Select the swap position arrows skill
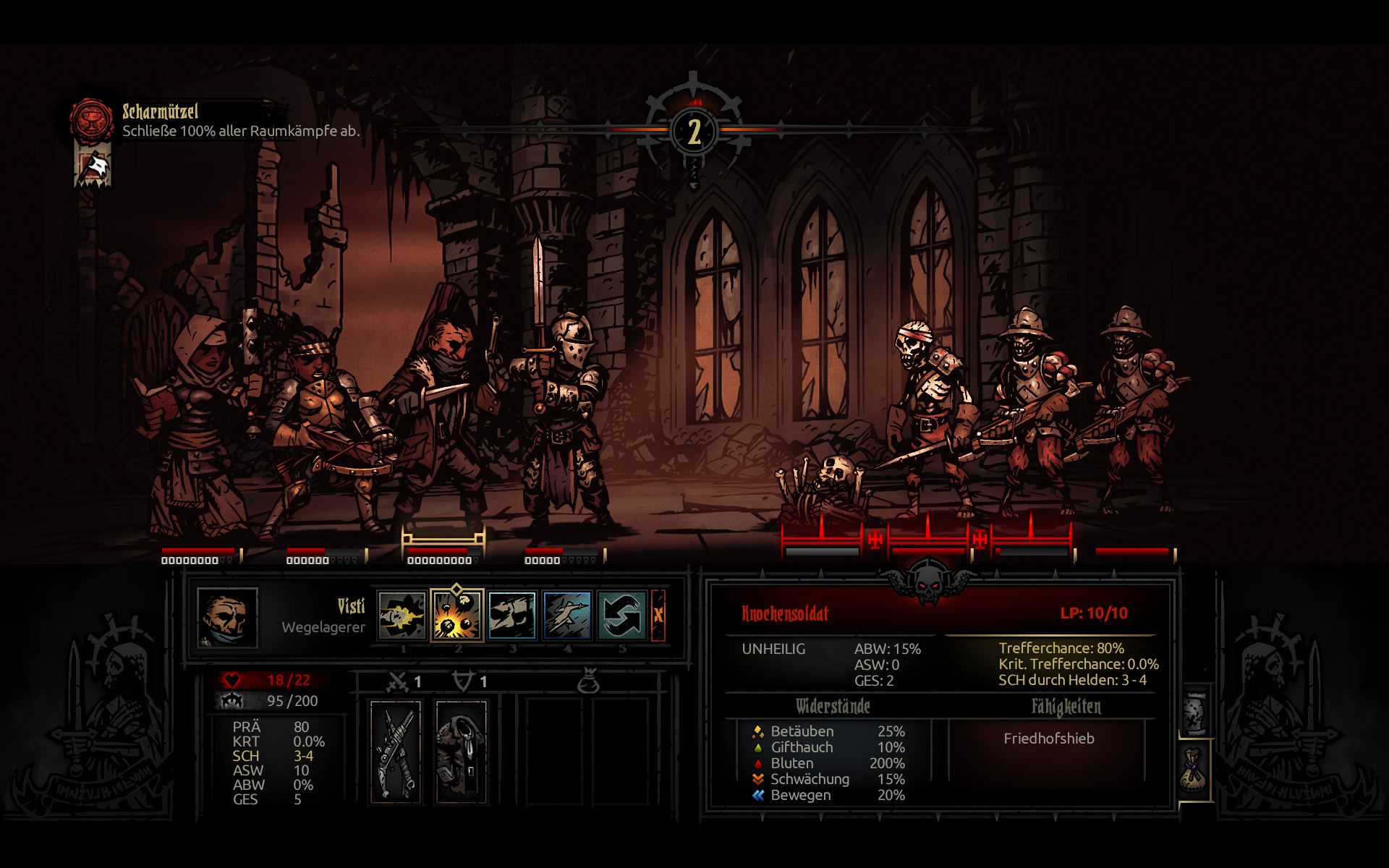 [x=621, y=616]
